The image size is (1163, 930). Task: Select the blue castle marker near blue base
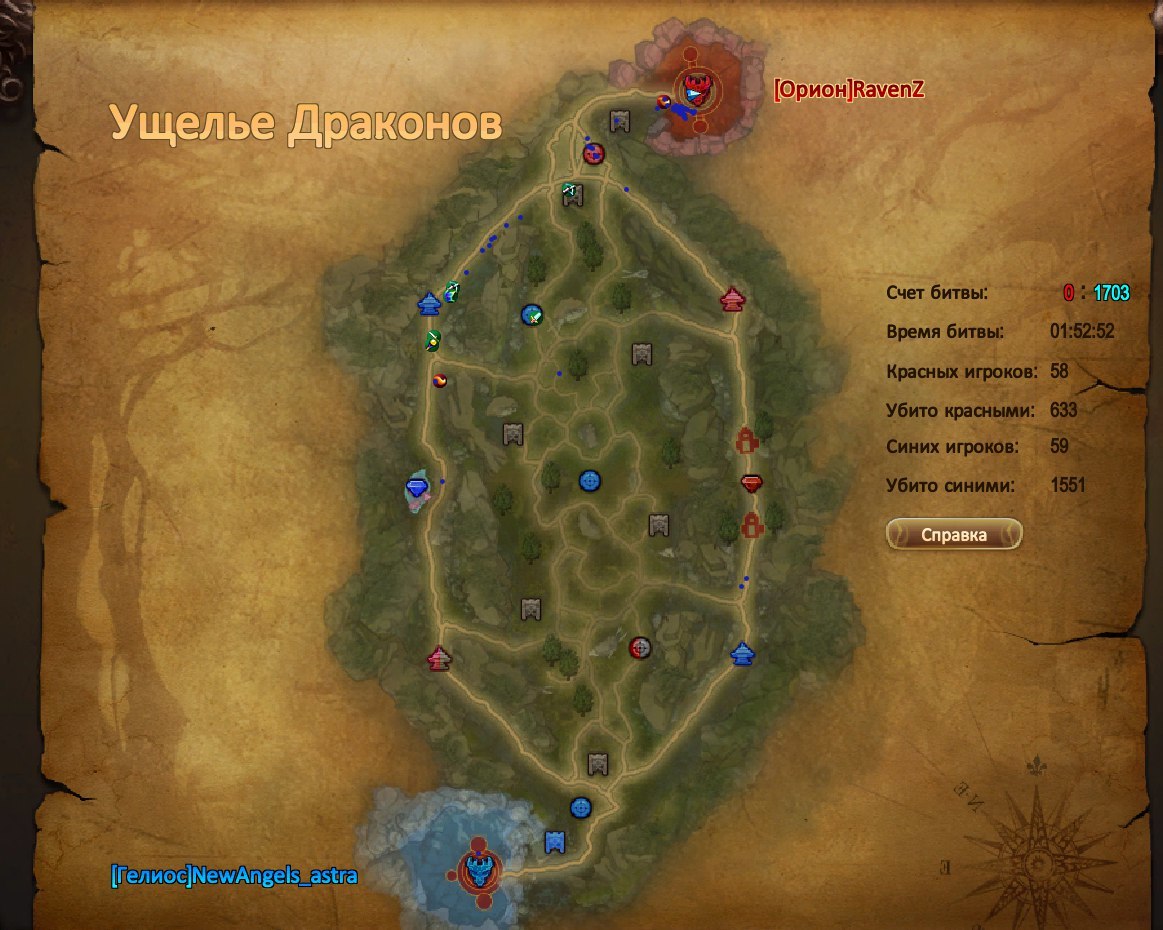point(555,842)
